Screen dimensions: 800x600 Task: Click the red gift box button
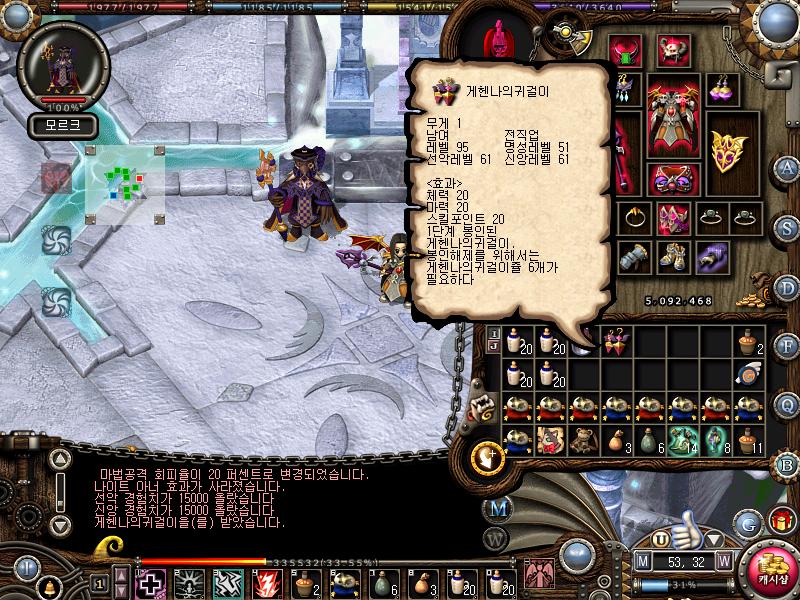[781, 519]
